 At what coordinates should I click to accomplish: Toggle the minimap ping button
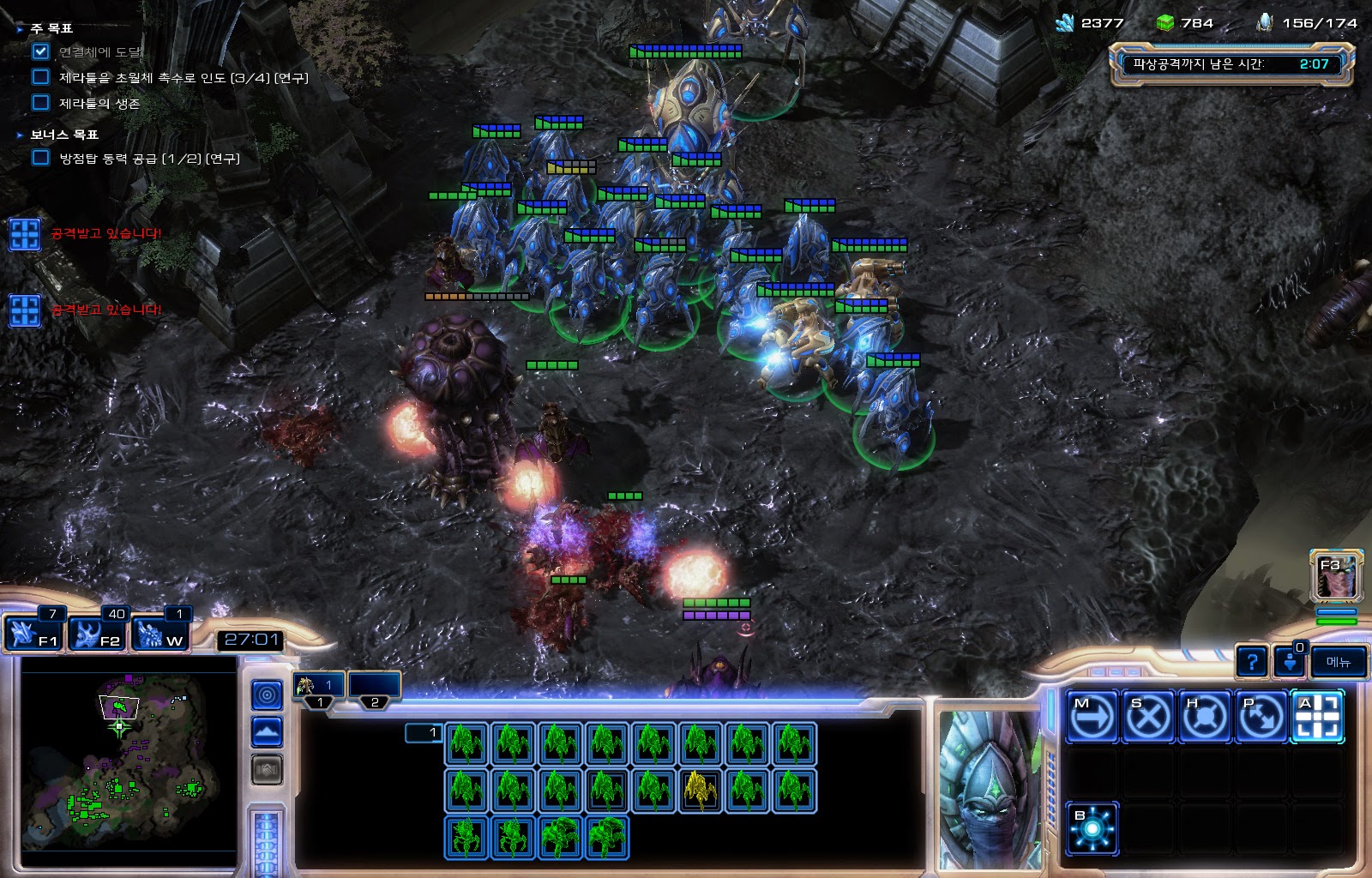[267, 695]
